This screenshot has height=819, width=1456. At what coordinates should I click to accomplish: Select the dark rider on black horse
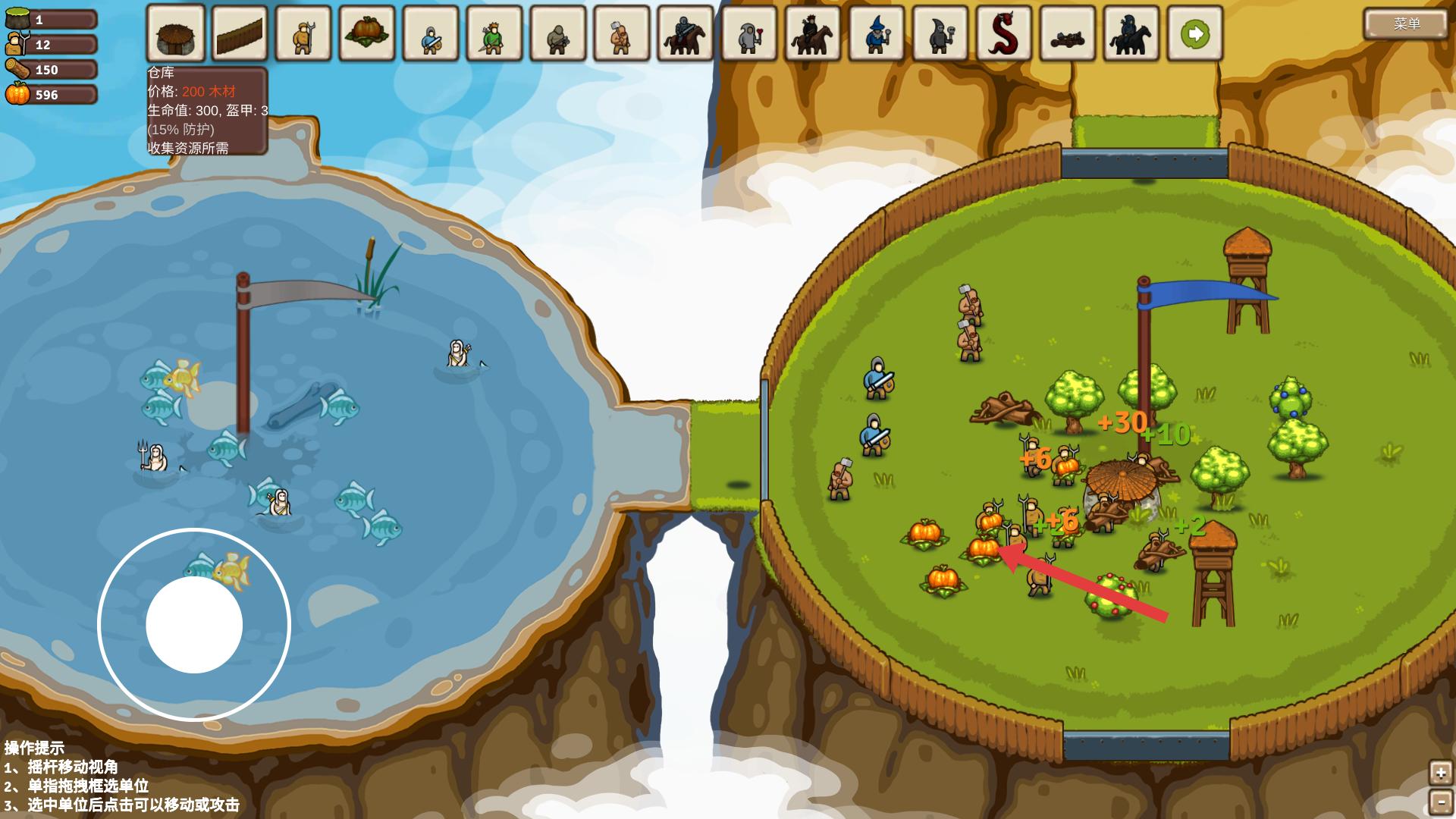pos(1131,34)
